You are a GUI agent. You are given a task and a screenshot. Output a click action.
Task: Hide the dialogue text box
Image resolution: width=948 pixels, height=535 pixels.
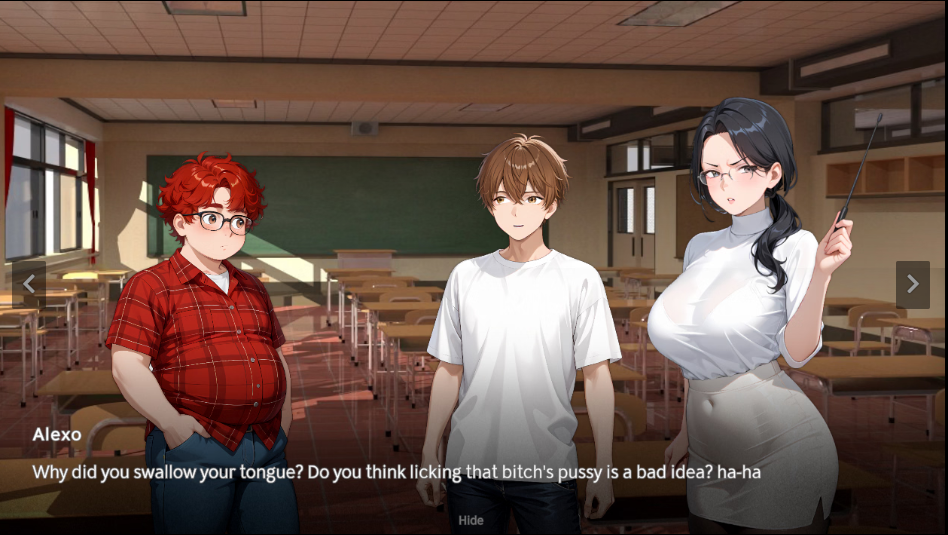[x=471, y=520]
